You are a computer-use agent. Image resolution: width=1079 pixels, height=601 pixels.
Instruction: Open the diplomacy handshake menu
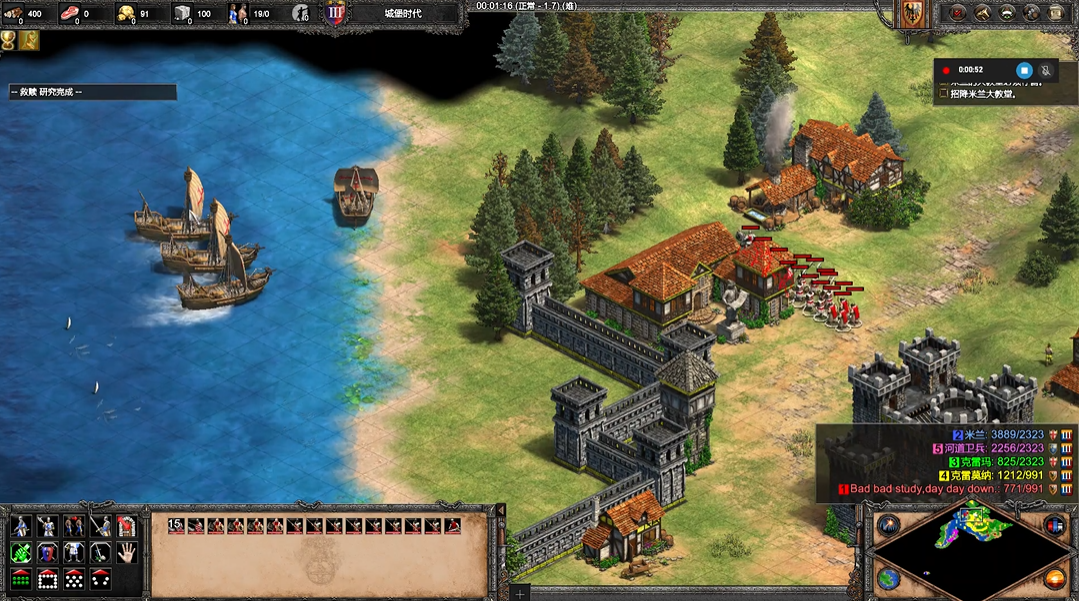[983, 13]
